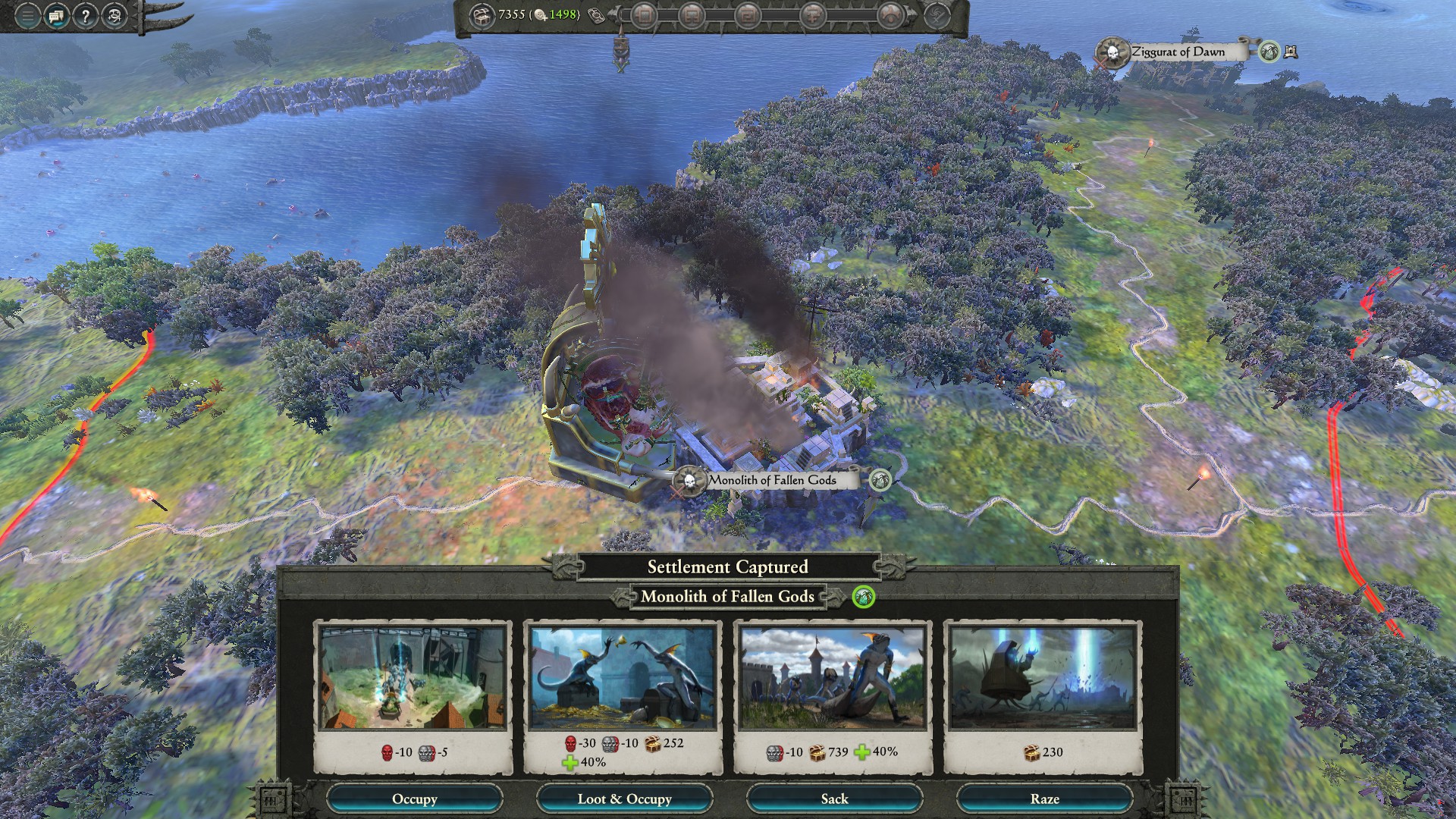Click the treasury chest icon
Screen dimensions: 1456x819
481,15
